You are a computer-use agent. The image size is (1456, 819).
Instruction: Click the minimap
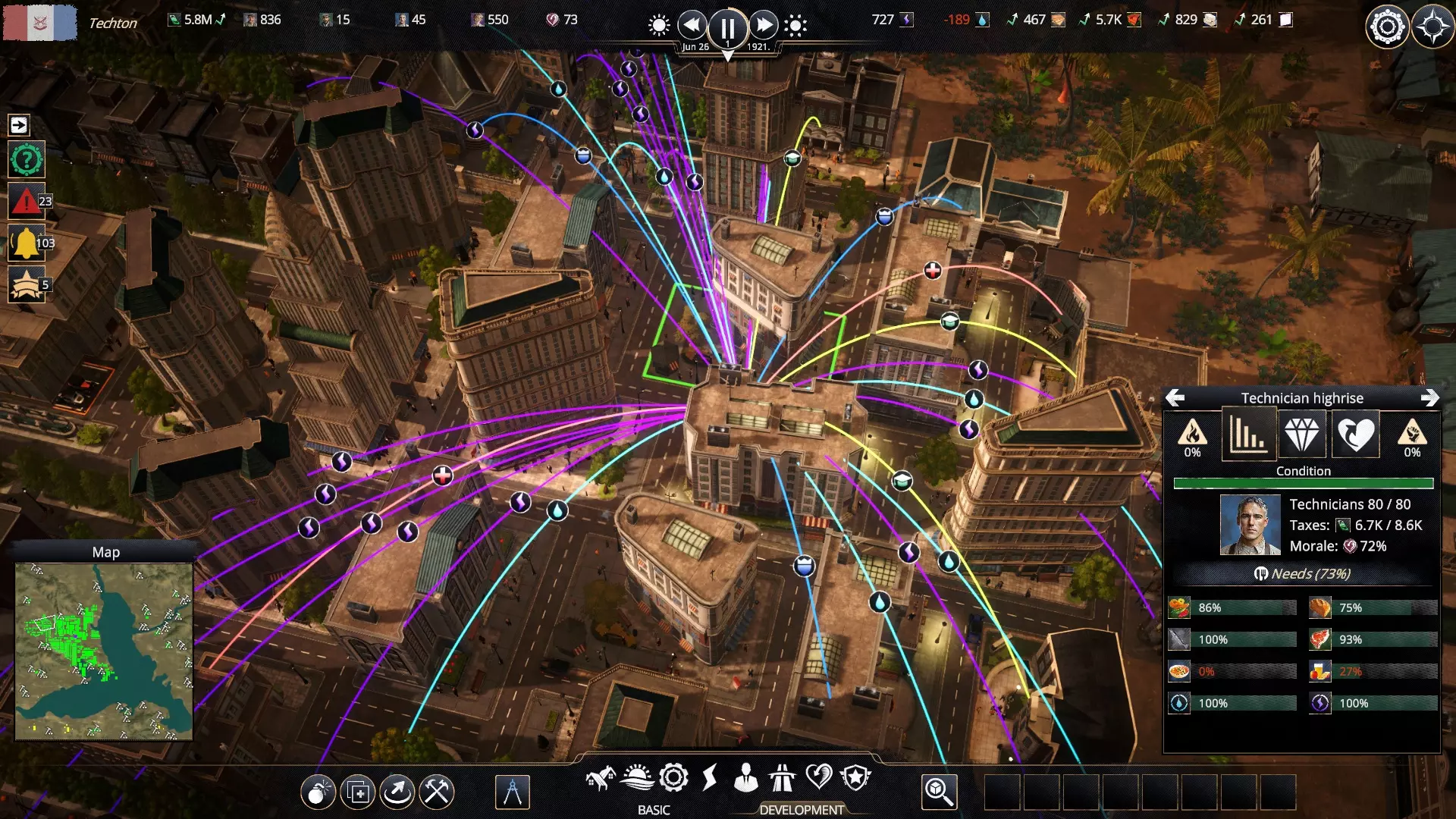coord(104,651)
